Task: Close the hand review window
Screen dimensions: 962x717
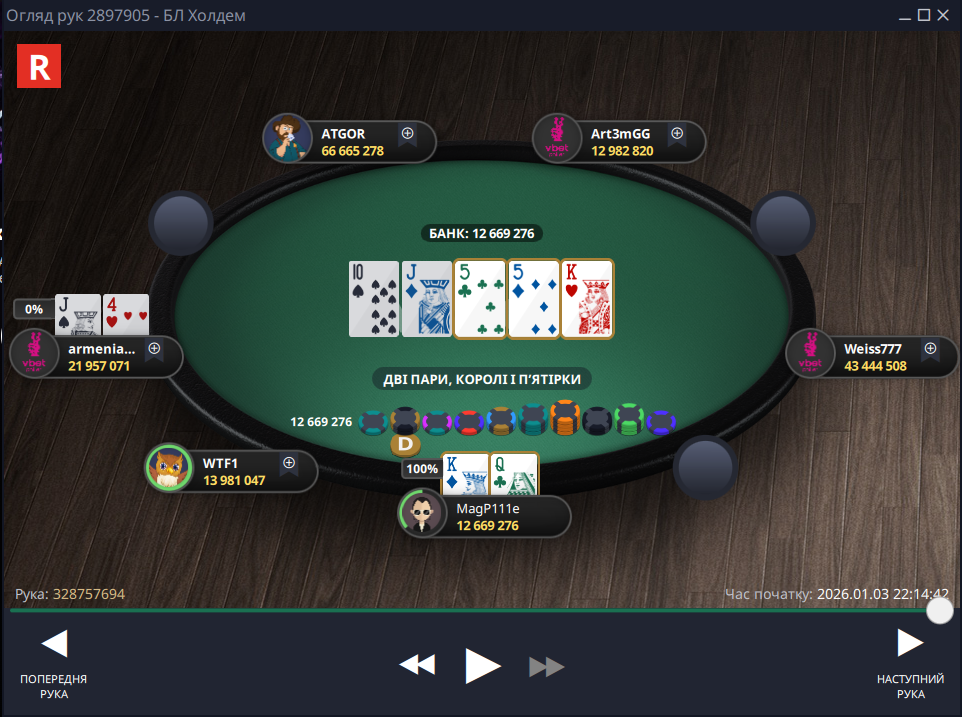Action: 945,15
